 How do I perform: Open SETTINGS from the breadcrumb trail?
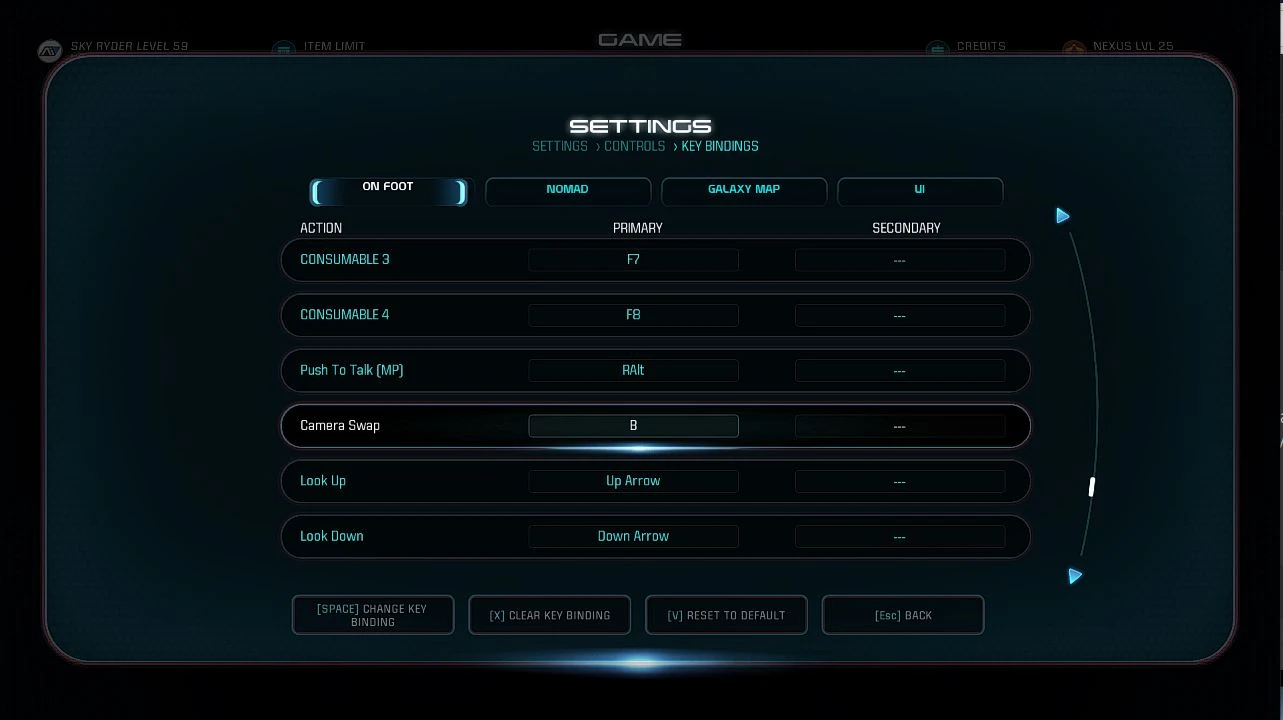click(x=559, y=146)
